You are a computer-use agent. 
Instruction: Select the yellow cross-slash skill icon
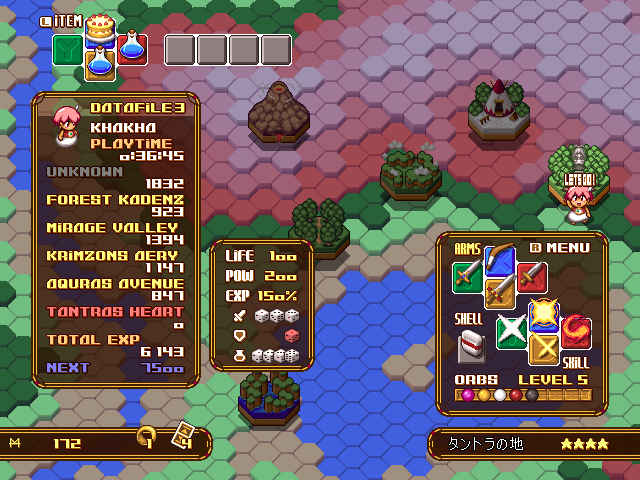(x=543, y=348)
